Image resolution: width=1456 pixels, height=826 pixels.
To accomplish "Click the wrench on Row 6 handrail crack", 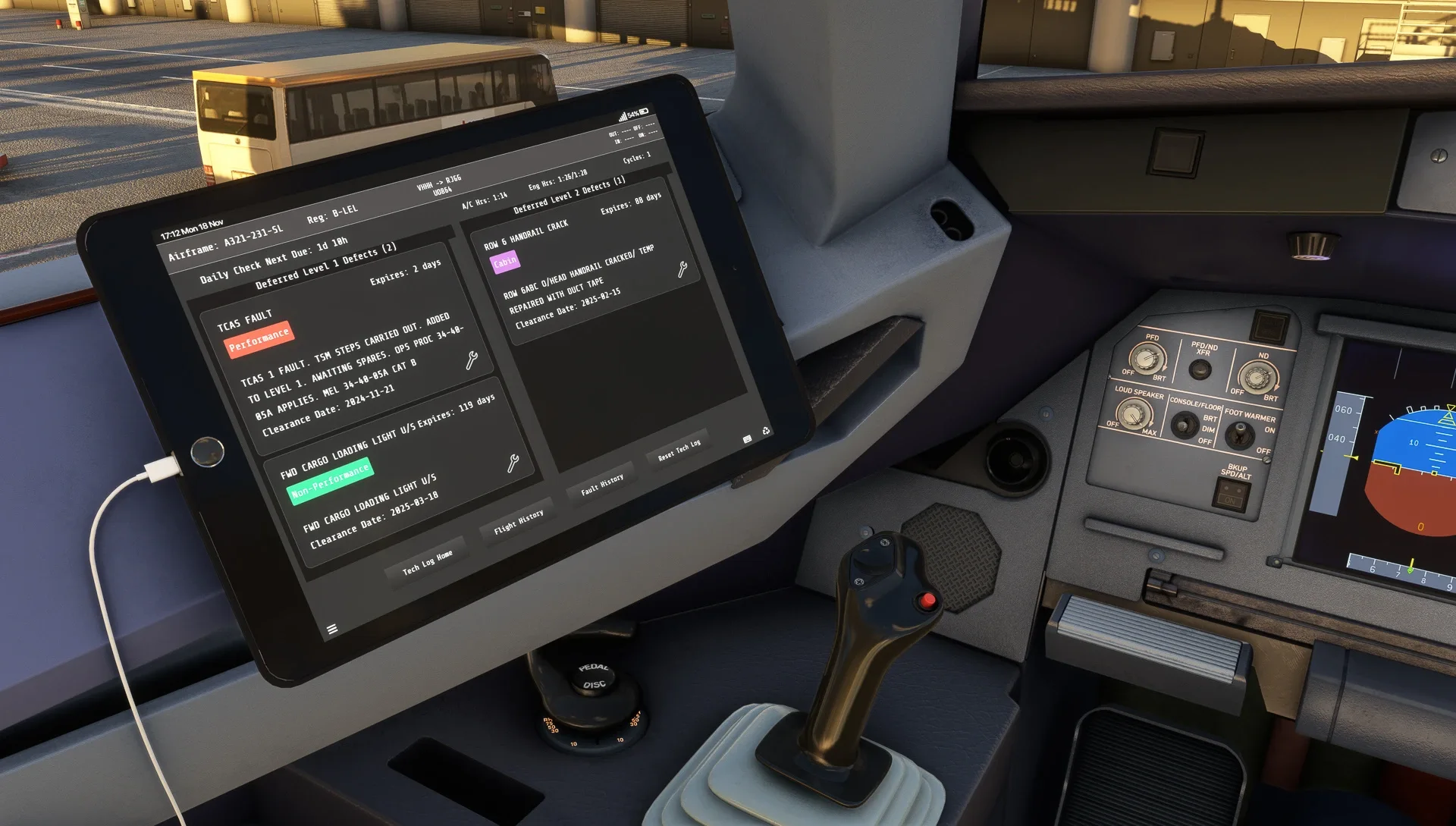I will (x=682, y=269).
